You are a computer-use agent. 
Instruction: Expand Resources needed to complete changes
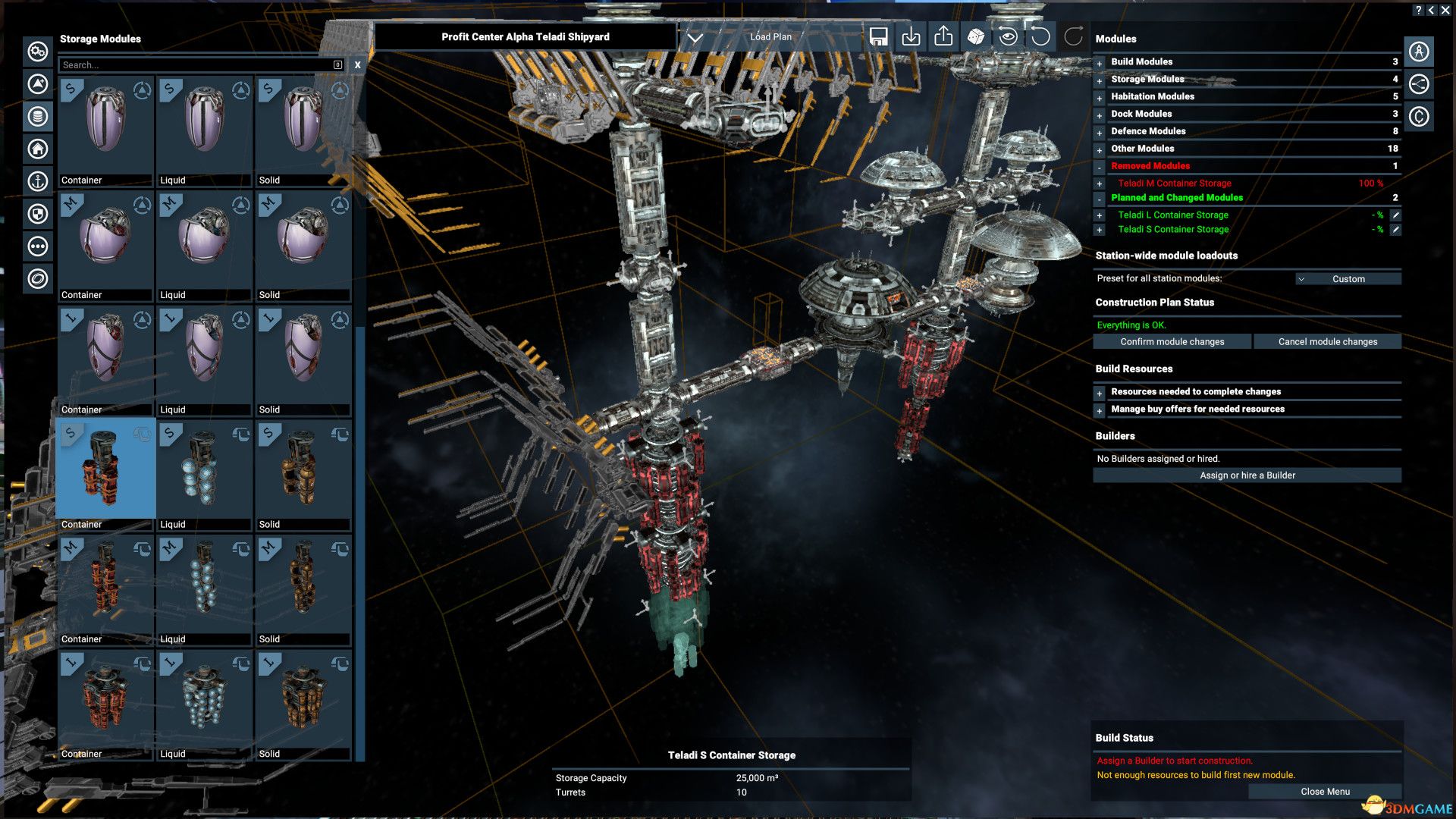click(x=1100, y=392)
